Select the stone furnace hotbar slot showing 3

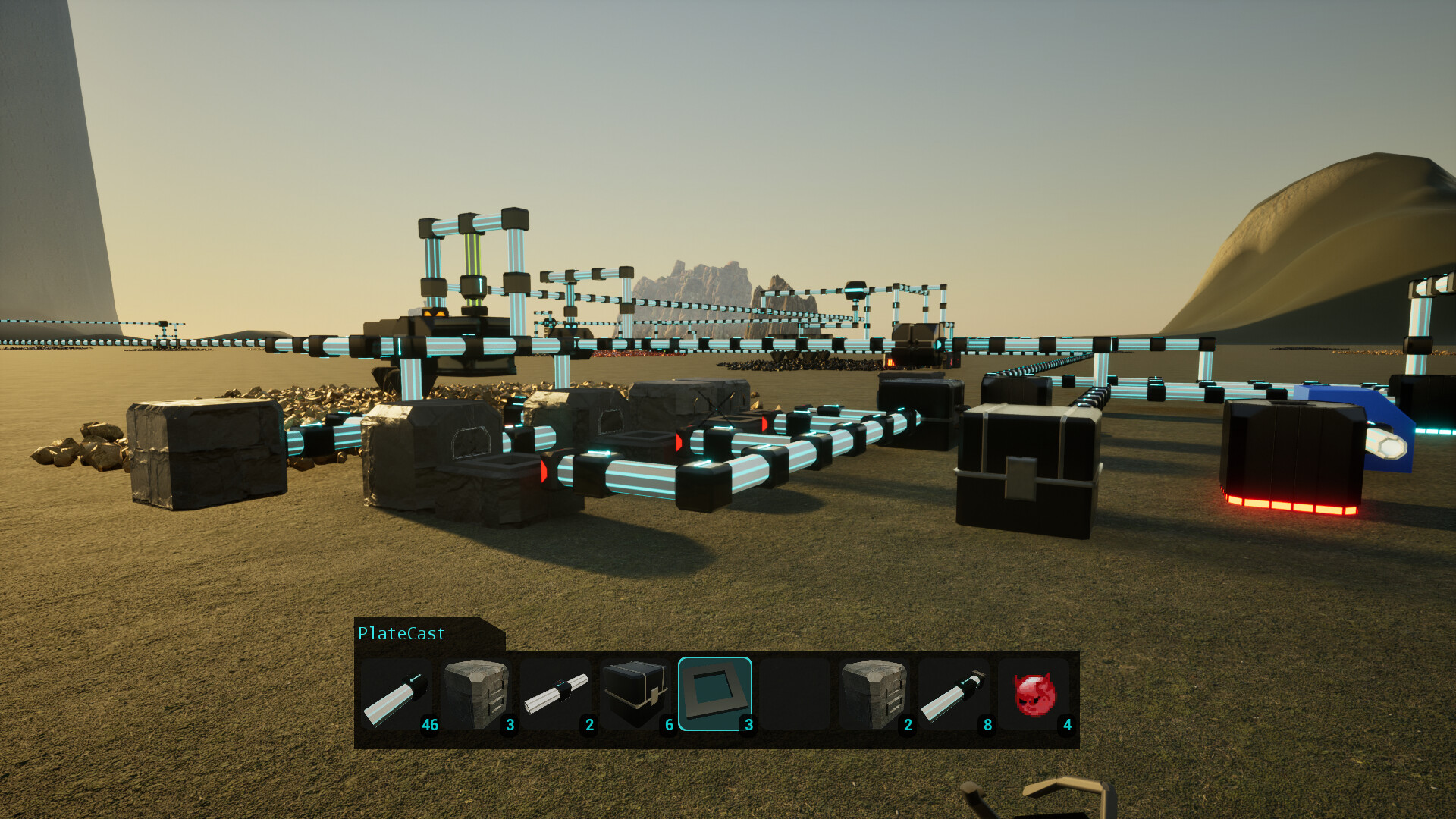[477, 694]
